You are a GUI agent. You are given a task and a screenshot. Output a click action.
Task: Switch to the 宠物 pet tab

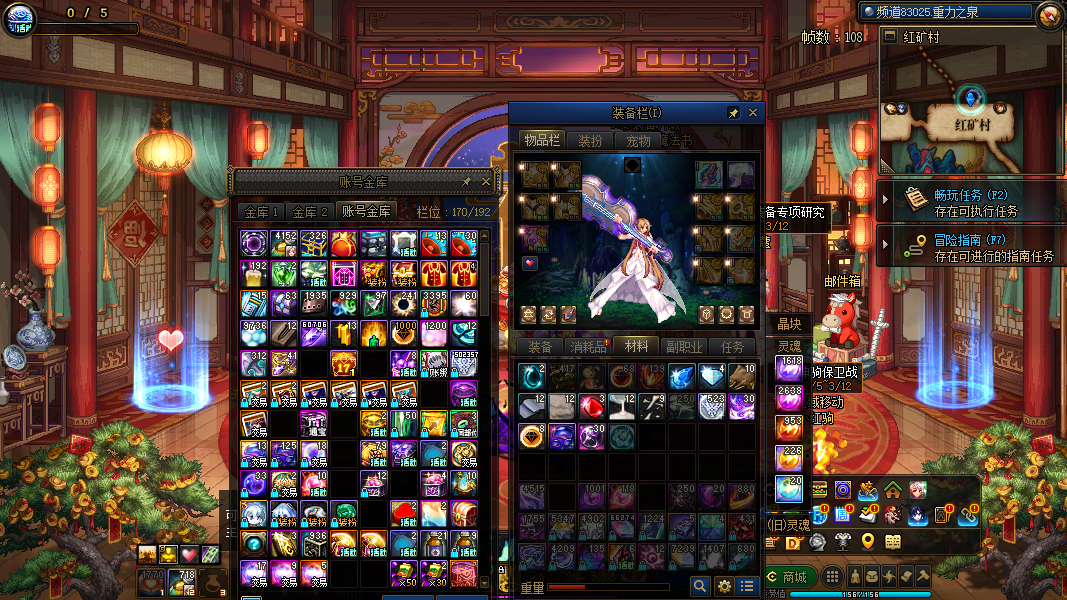click(x=638, y=141)
